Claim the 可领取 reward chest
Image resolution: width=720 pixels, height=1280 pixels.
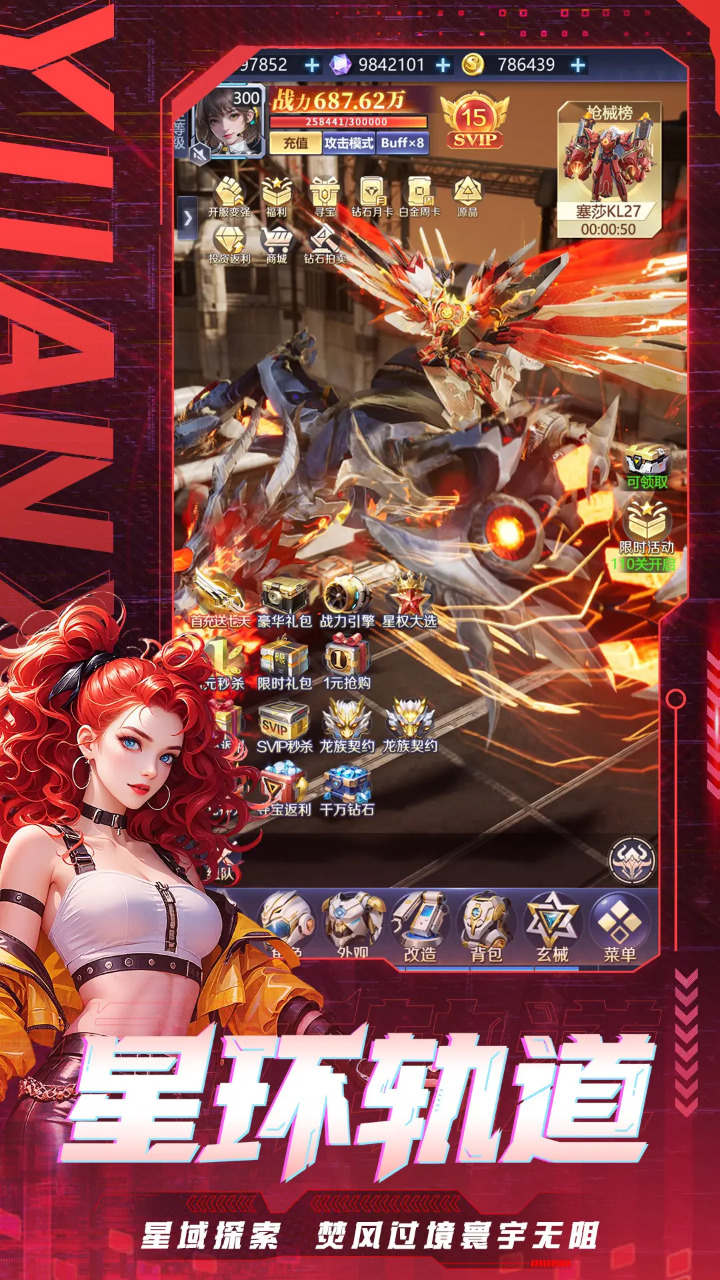pyautogui.click(x=647, y=466)
